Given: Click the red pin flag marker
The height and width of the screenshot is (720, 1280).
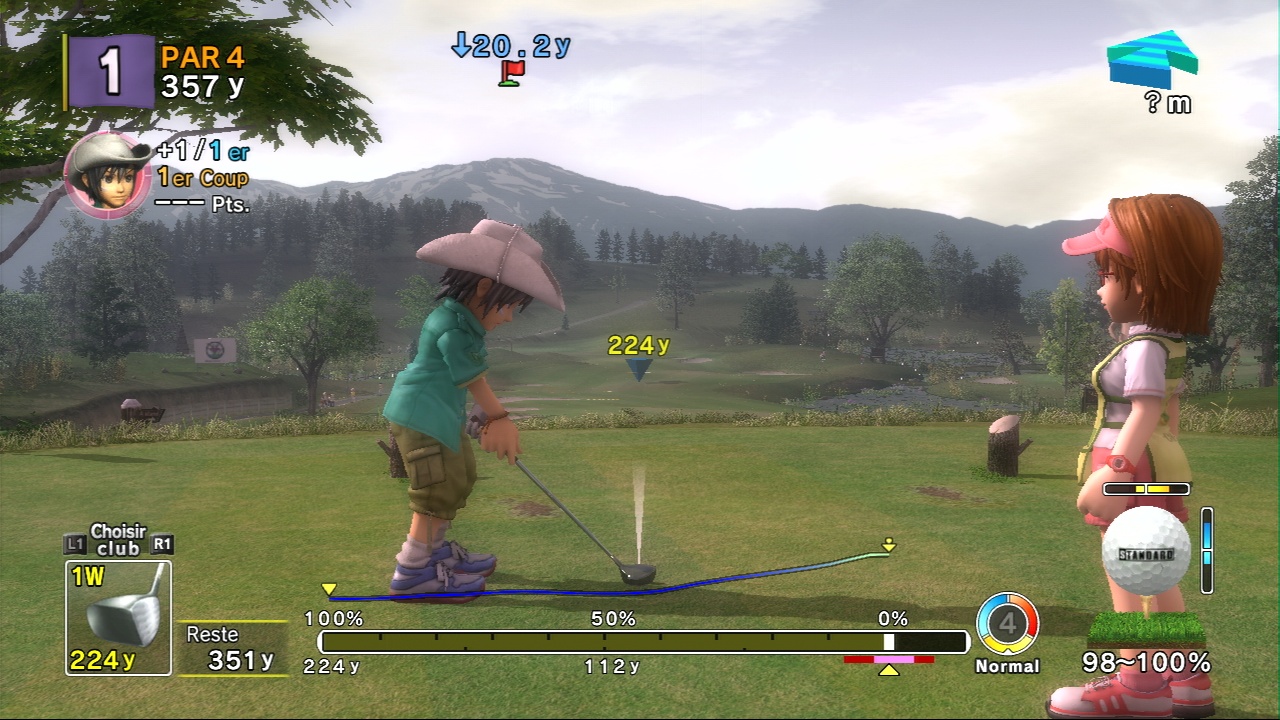Looking at the screenshot, I should [512, 73].
